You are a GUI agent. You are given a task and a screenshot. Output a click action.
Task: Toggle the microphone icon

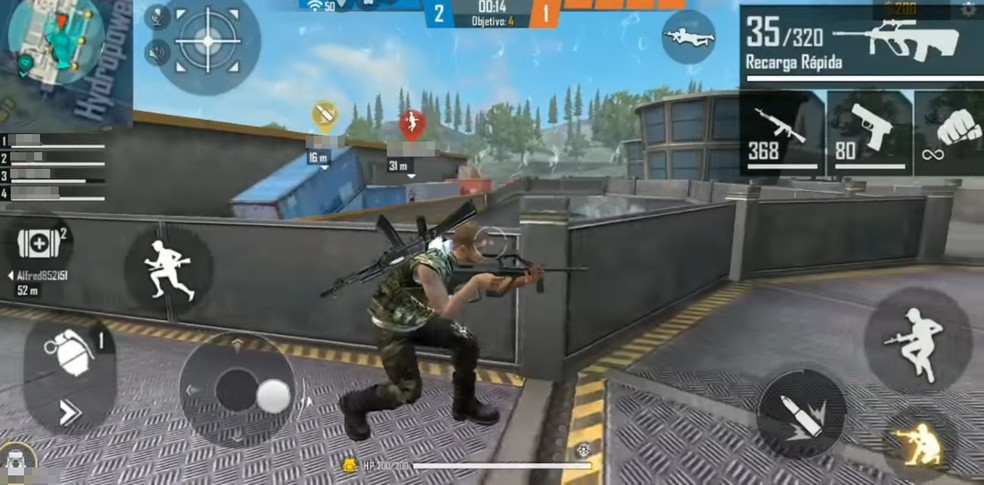click(x=158, y=17)
